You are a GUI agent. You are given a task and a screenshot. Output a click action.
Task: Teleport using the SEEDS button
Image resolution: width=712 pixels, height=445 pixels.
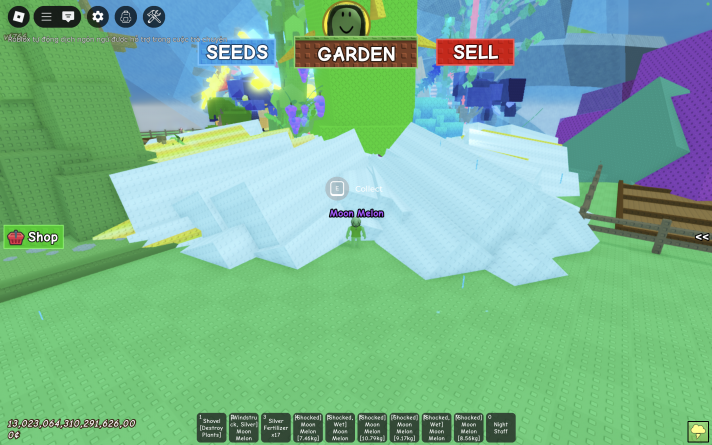click(x=237, y=52)
